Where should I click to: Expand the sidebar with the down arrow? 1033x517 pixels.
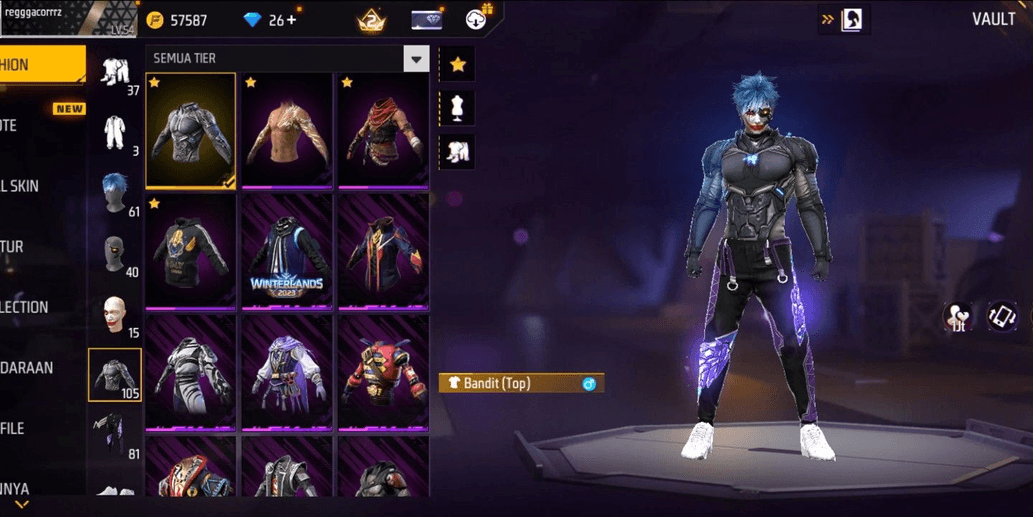pyautogui.click(x=21, y=505)
